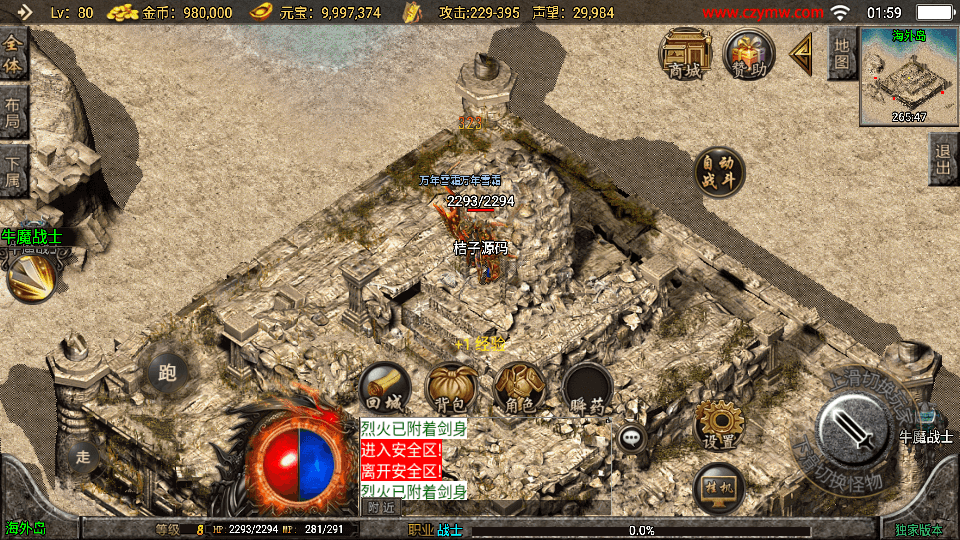Open 设置 settings gear
Viewport: 960px width, 540px height.
[x=718, y=424]
